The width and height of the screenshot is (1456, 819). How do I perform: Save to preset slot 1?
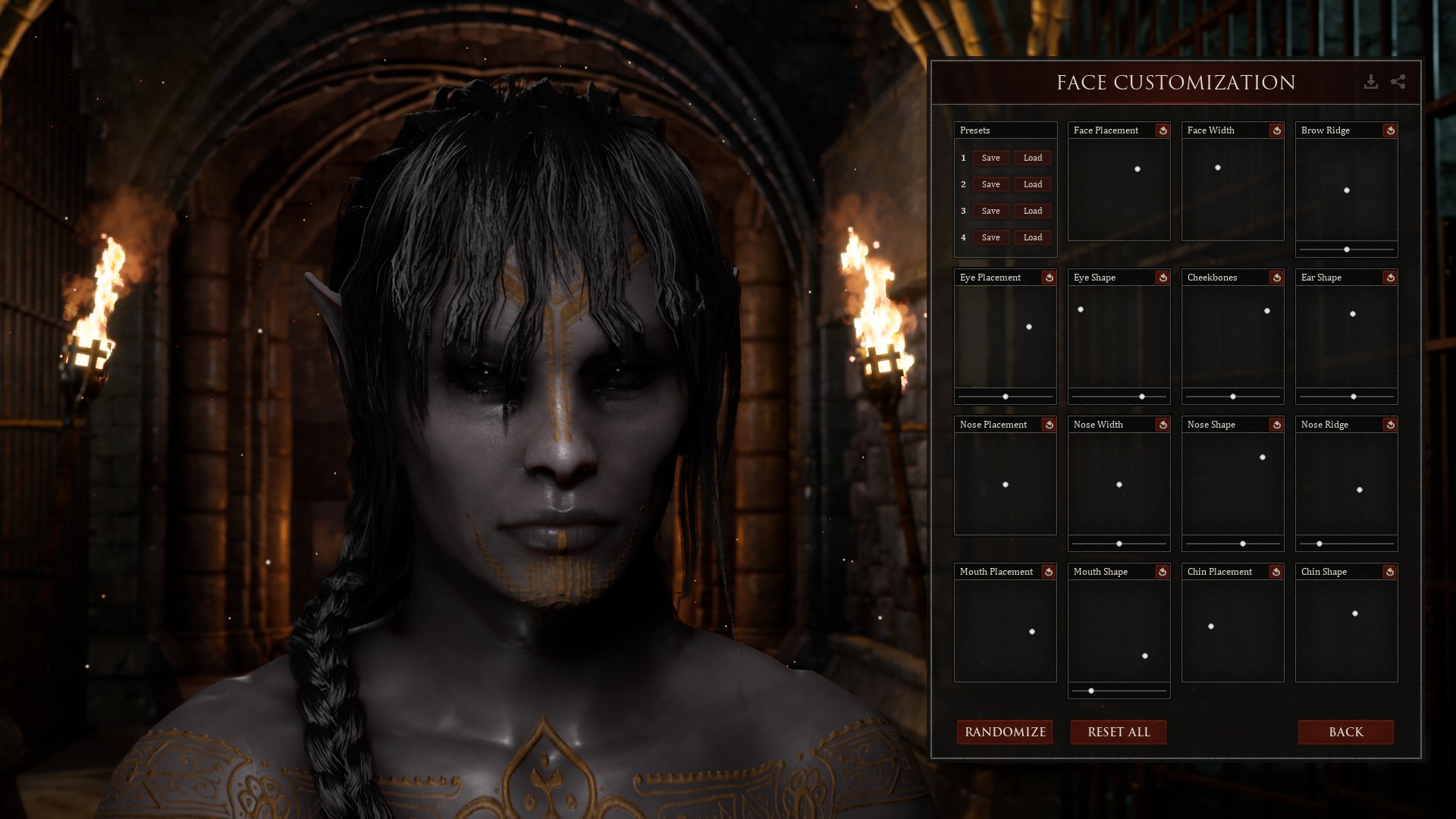coord(990,158)
